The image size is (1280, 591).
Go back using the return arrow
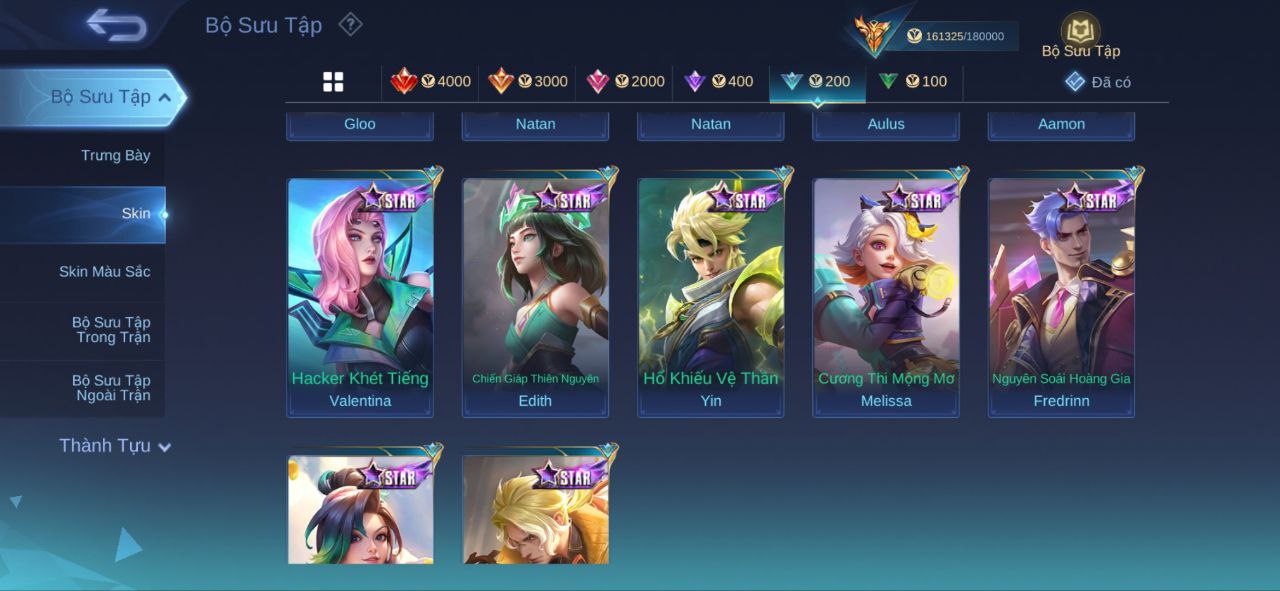pos(116,25)
